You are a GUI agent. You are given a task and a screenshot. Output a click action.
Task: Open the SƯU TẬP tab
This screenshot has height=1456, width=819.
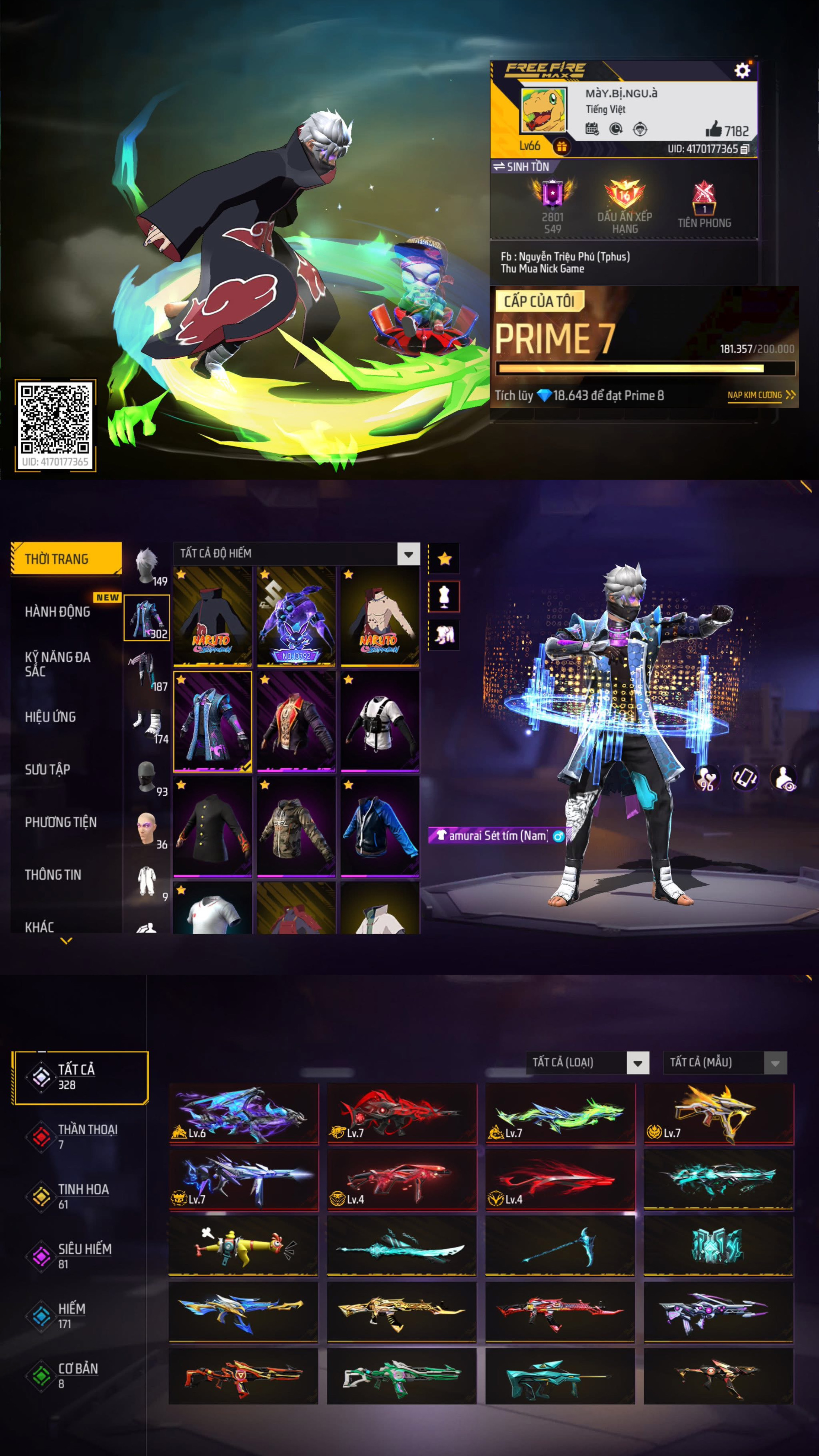click(48, 769)
